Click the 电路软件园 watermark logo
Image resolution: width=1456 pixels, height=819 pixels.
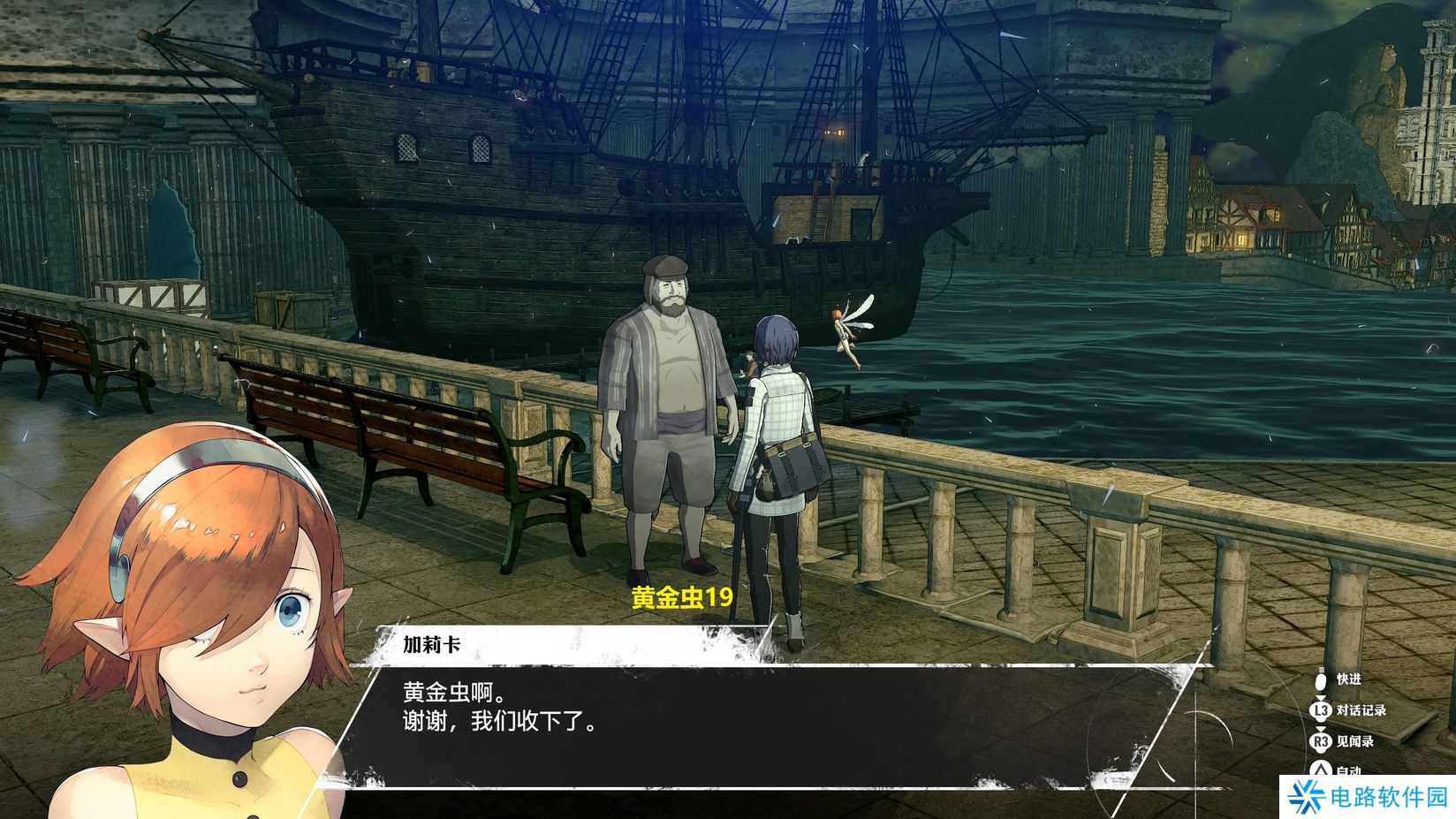coord(1367,797)
